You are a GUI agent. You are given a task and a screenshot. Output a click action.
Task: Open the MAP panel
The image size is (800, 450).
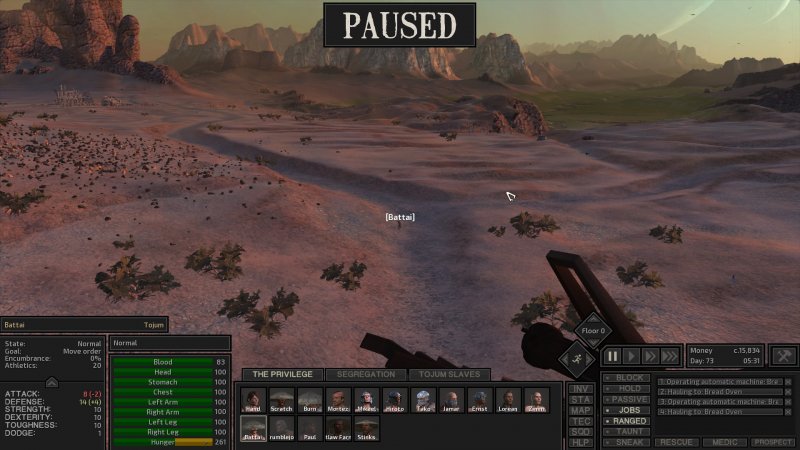[581, 410]
